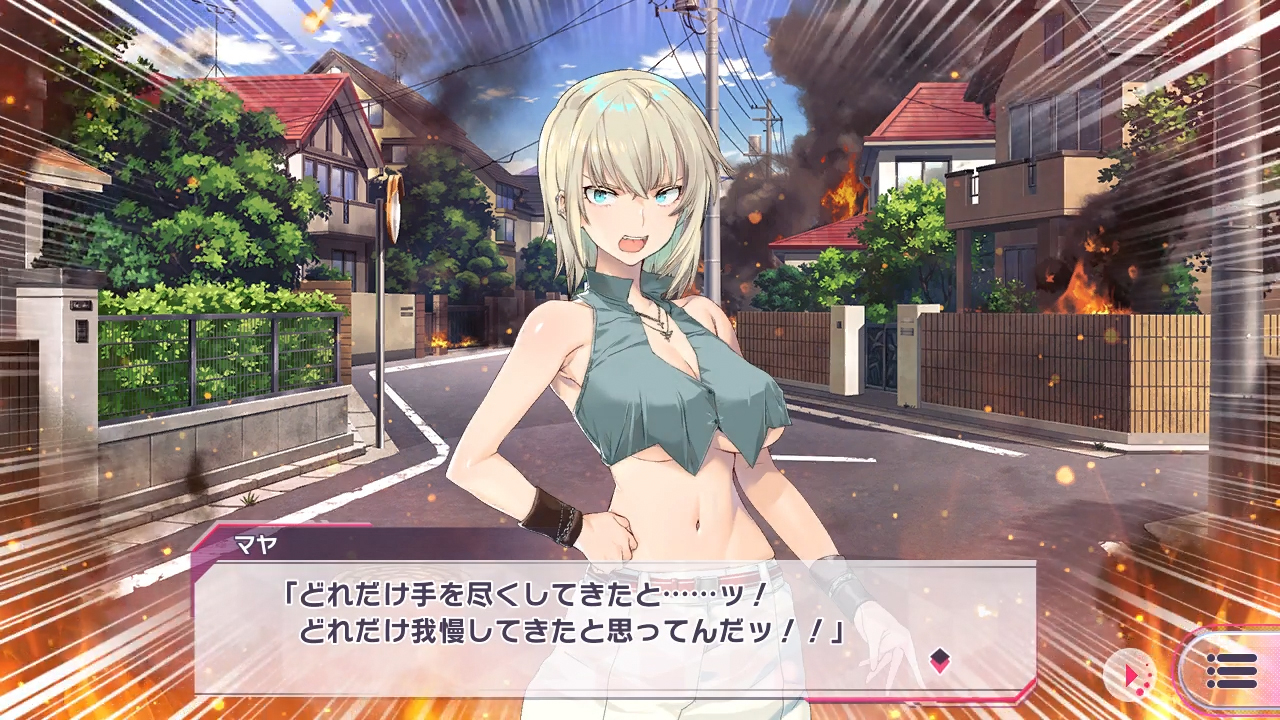Open the list-icon story menu
The height and width of the screenshot is (720, 1280).
[1231, 671]
